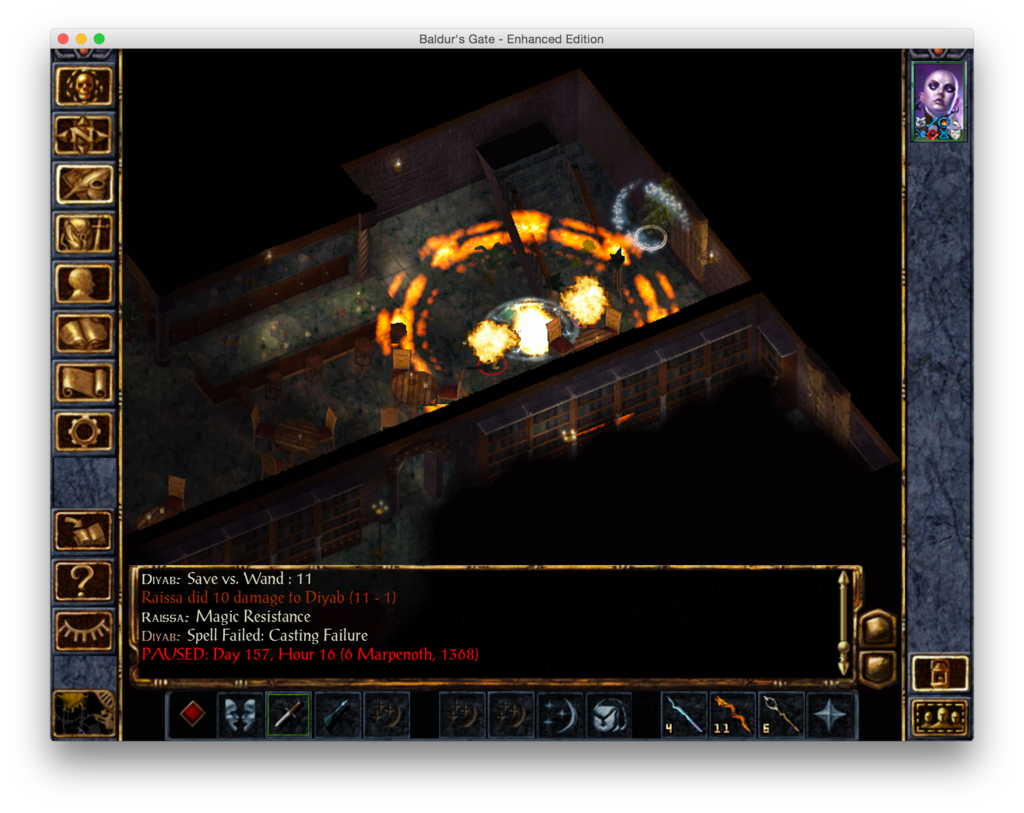Close the window with the red button
The height and width of the screenshot is (813, 1024).
point(63,39)
